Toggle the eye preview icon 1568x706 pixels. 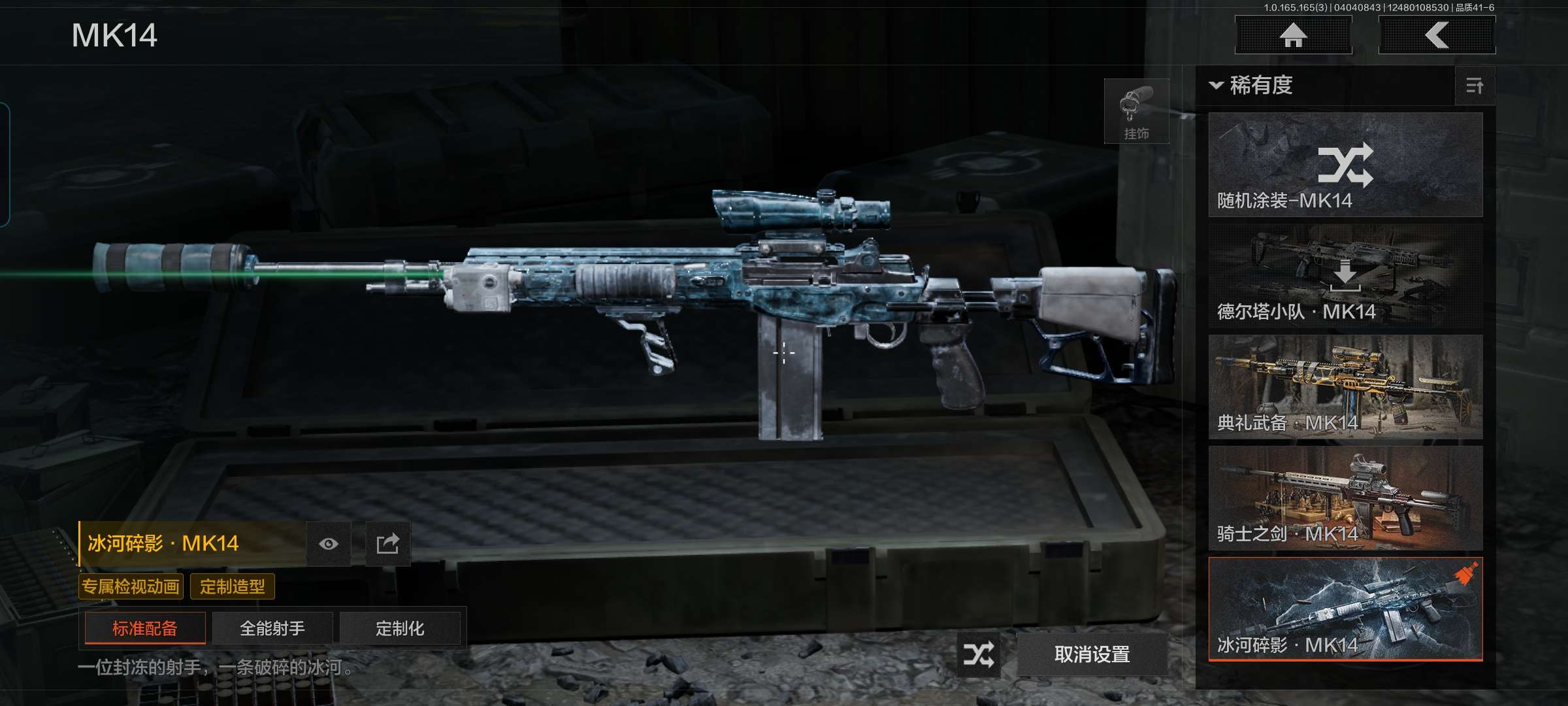329,544
